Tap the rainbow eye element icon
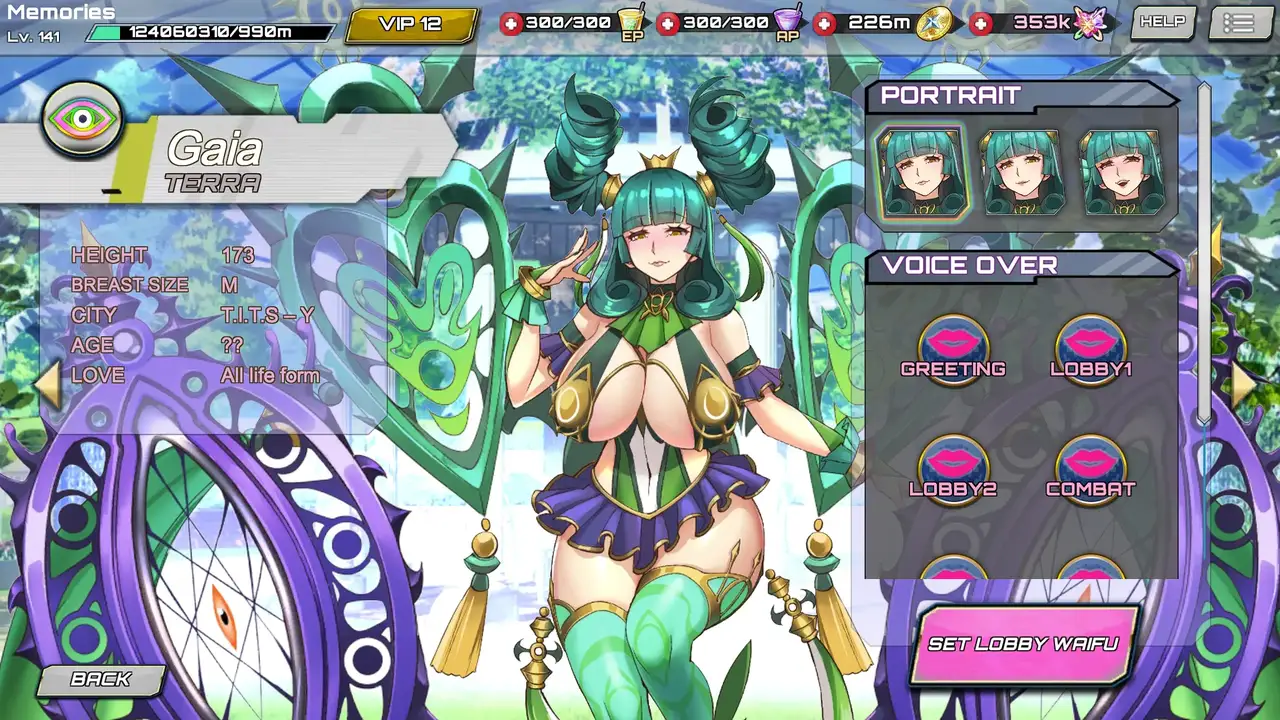Screen dimensions: 1280x720 [82, 120]
